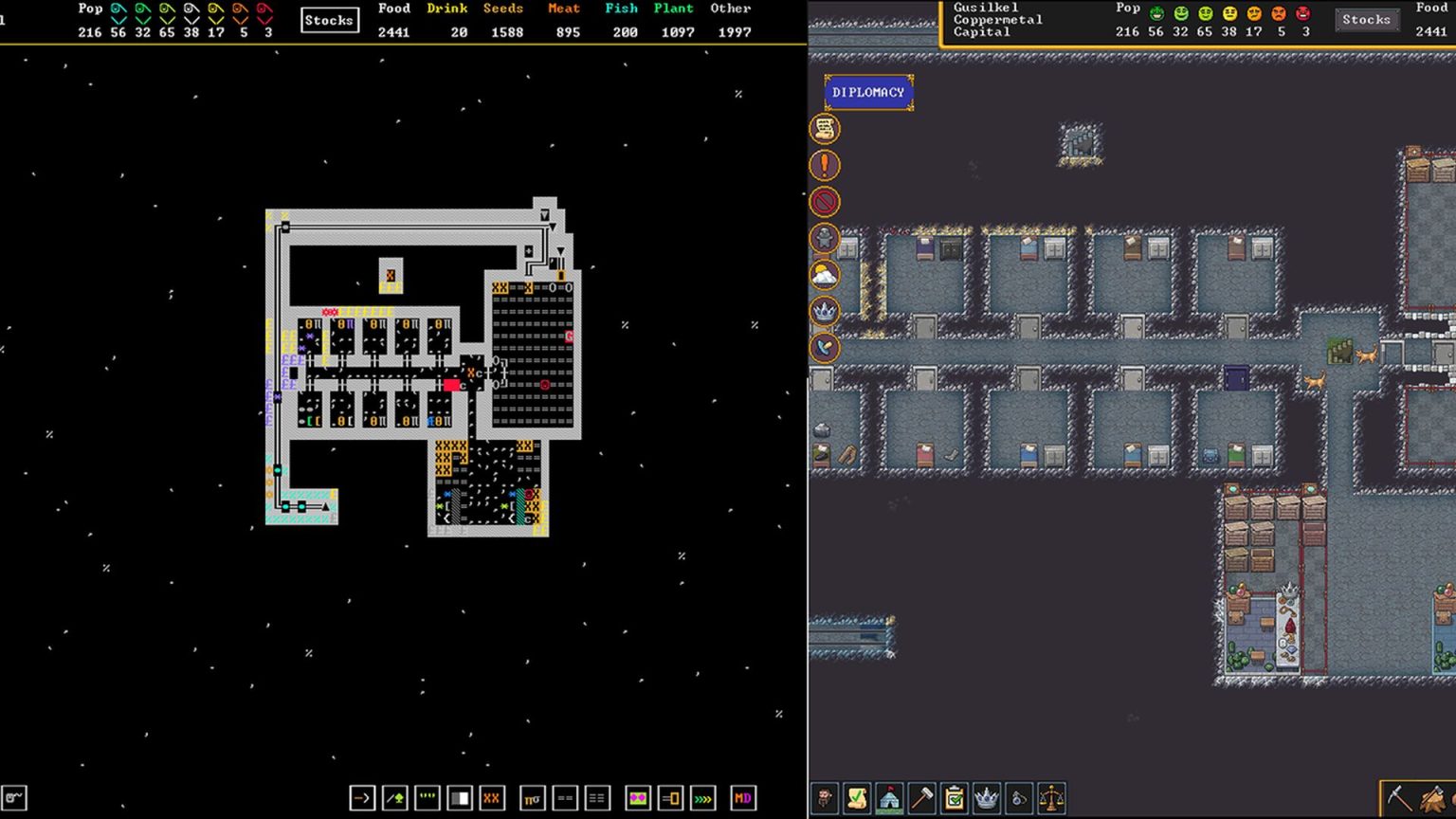Open the announcements scroll icon in left sidebar
1456x819 pixels.
(824, 128)
